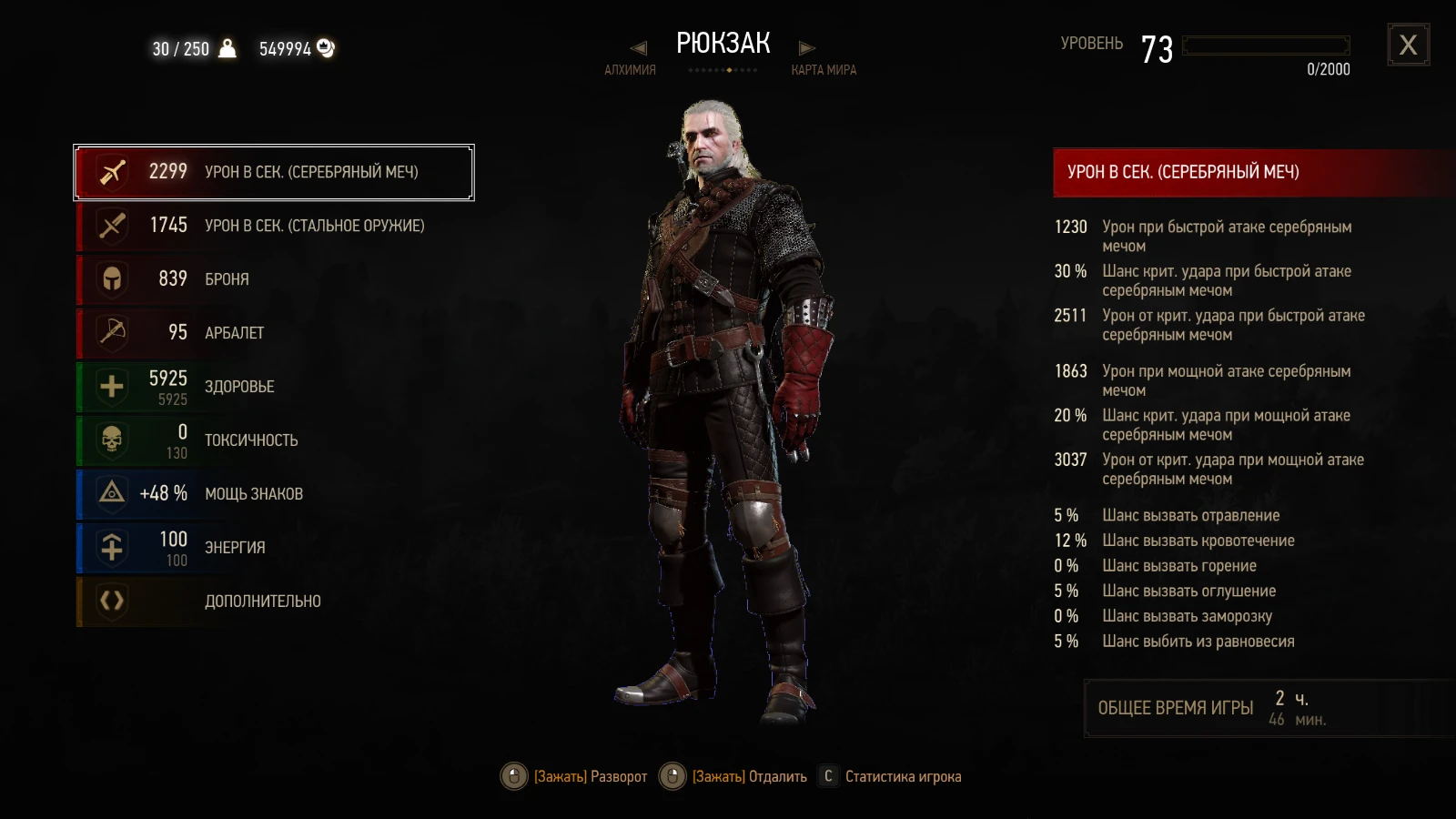The image size is (1456, 819).
Task: Select the green cross health icon
Action: [x=111, y=386]
